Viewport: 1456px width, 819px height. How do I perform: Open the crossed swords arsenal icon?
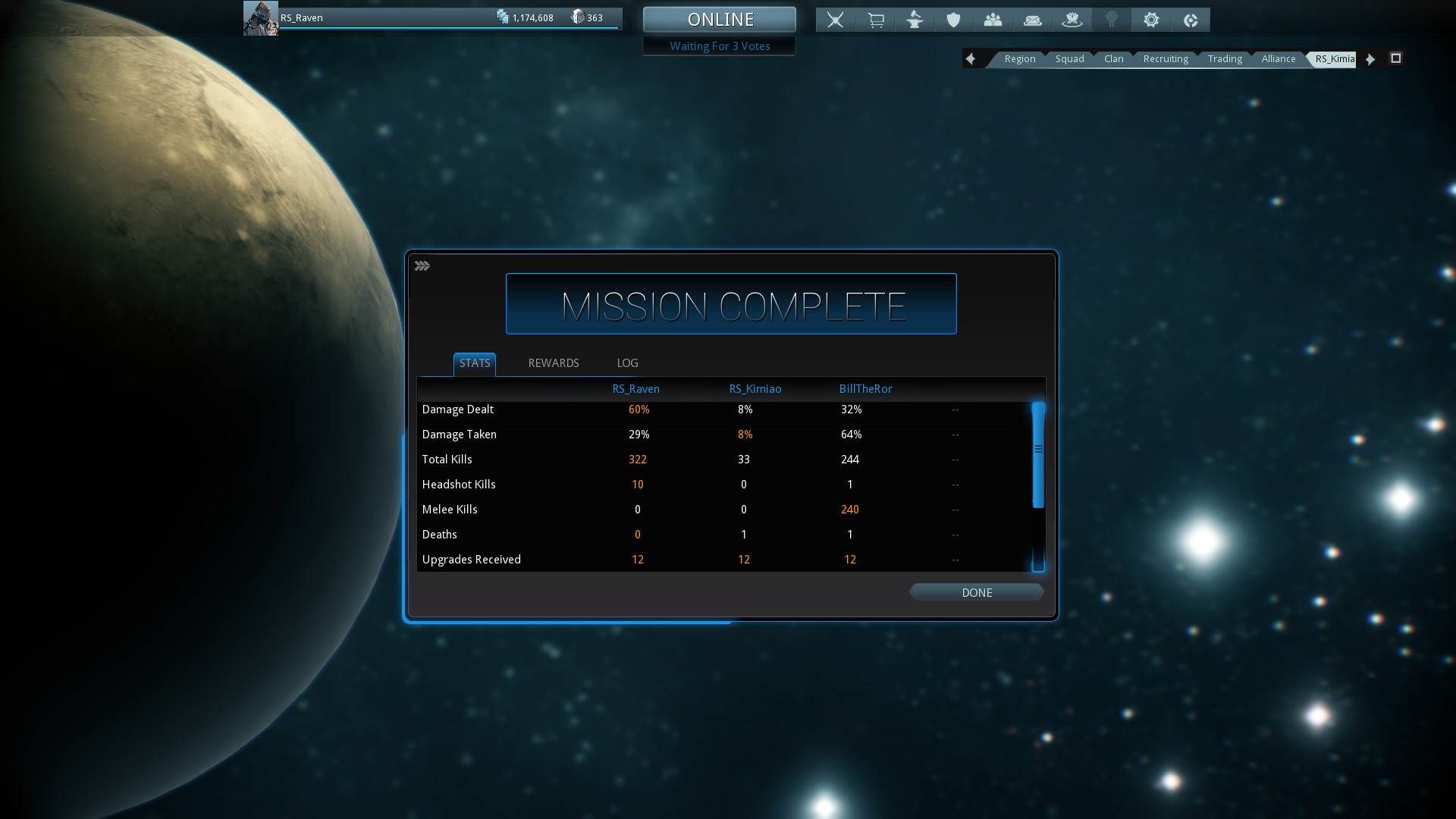point(835,20)
